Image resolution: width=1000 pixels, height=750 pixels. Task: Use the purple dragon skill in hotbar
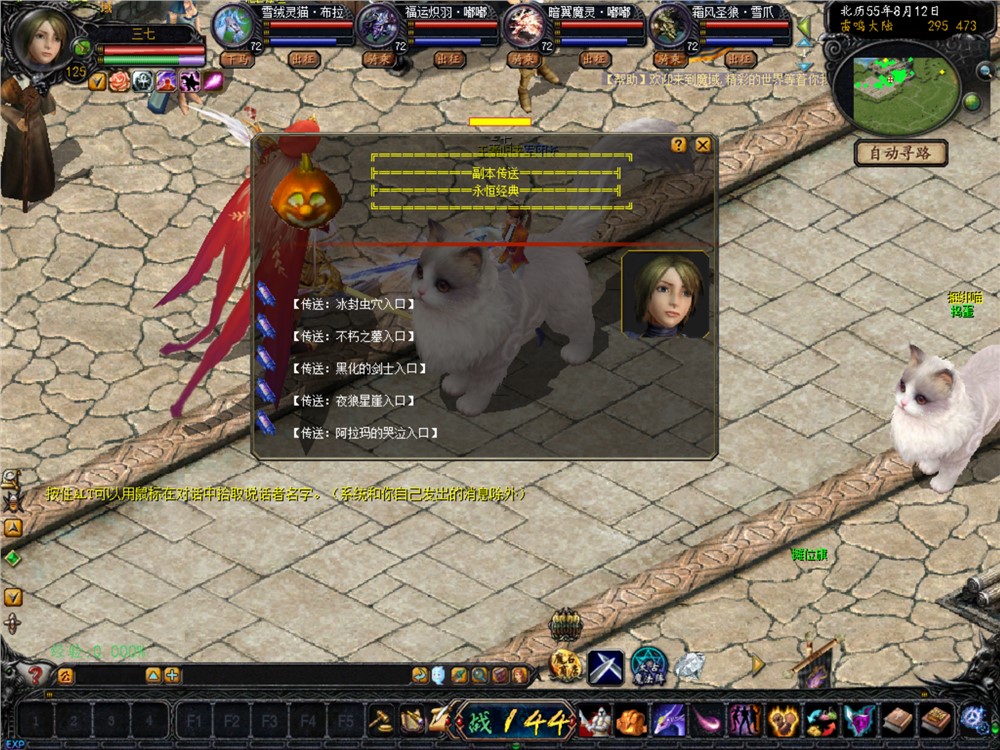click(x=669, y=719)
